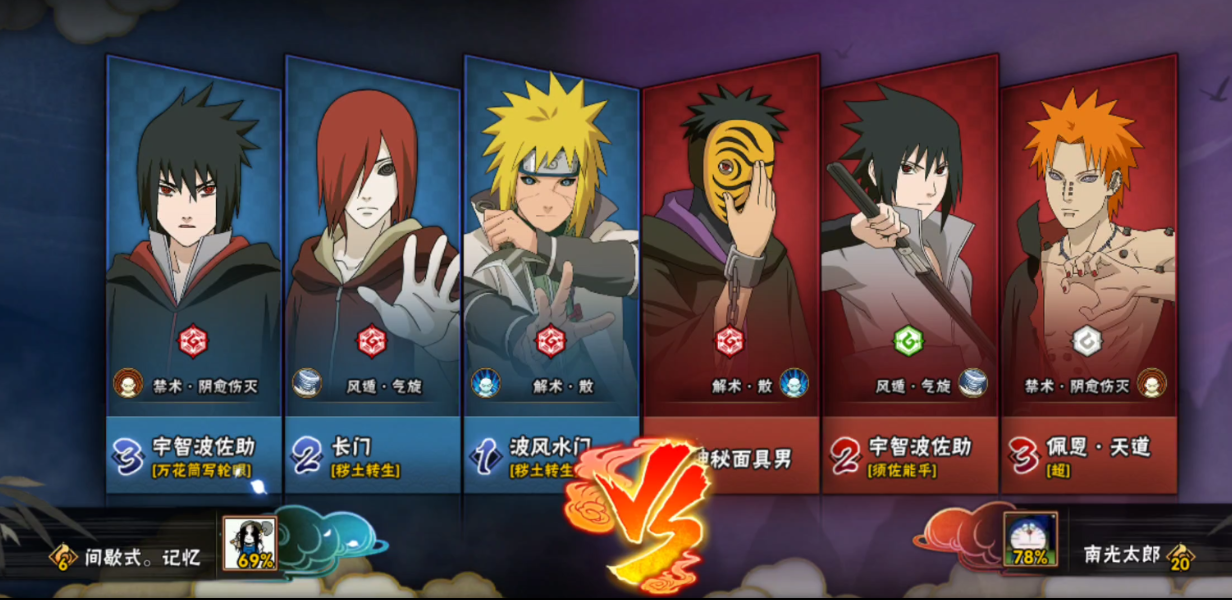Open the left player's avatar showing 69%
Screen dimensions: 1232x600
pyautogui.click(x=250, y=544)
